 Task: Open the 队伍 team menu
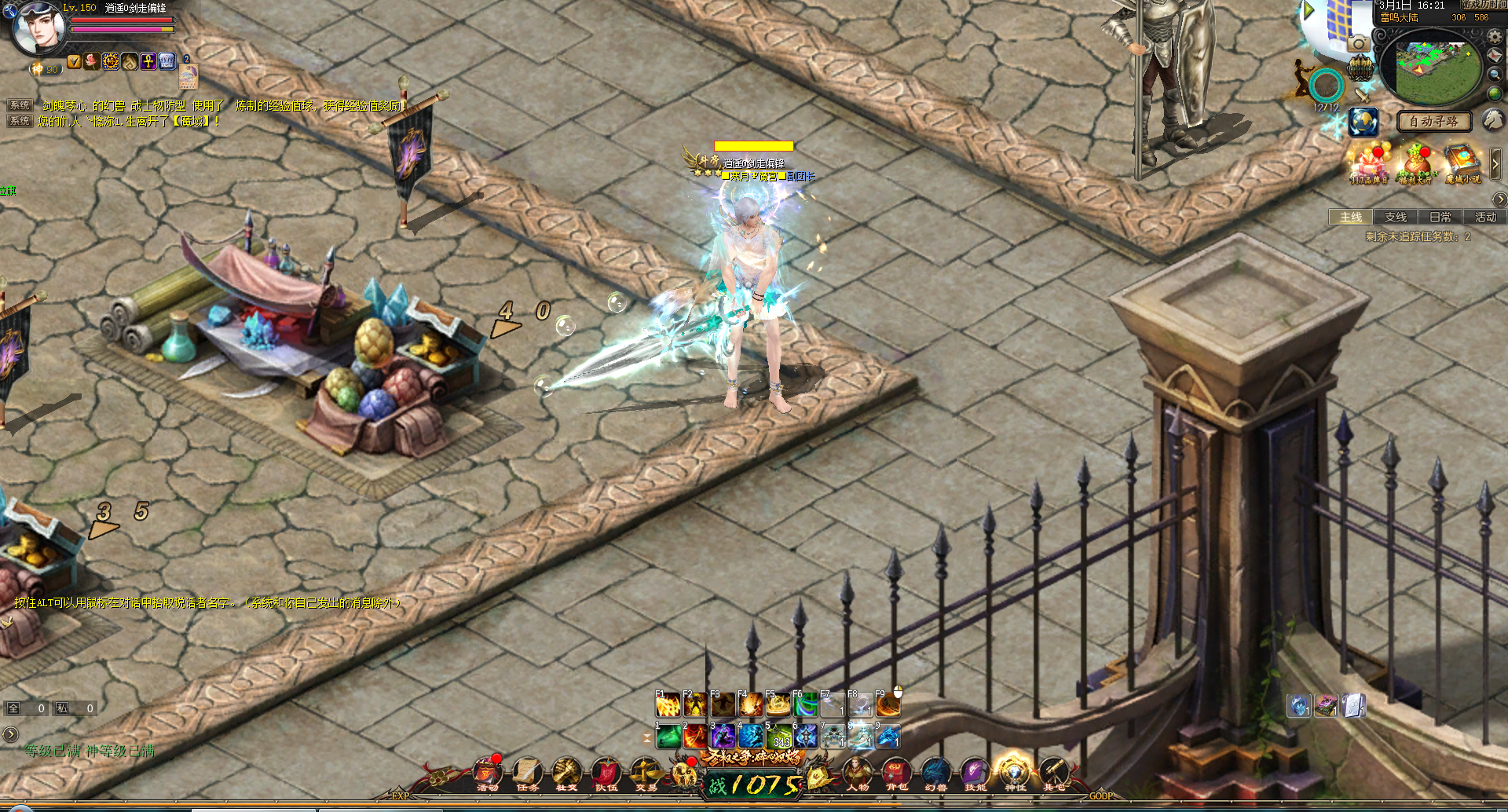[x=606, y=774]
